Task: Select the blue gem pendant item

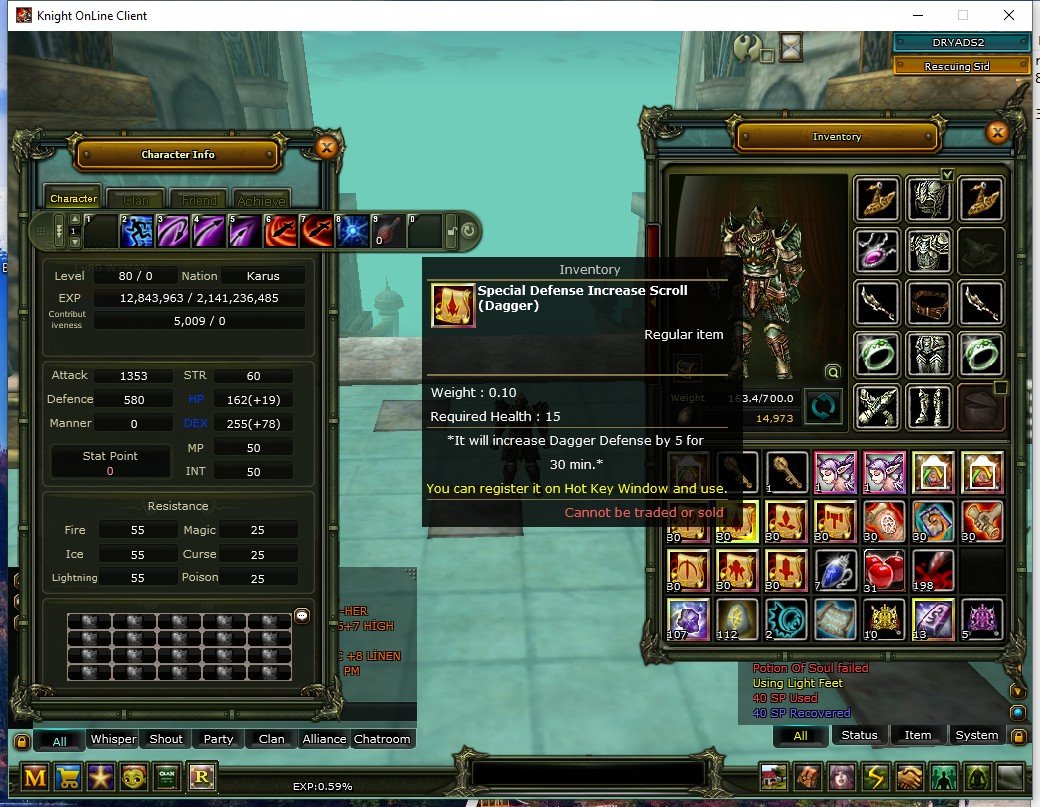Action: (x=833, y=572)
